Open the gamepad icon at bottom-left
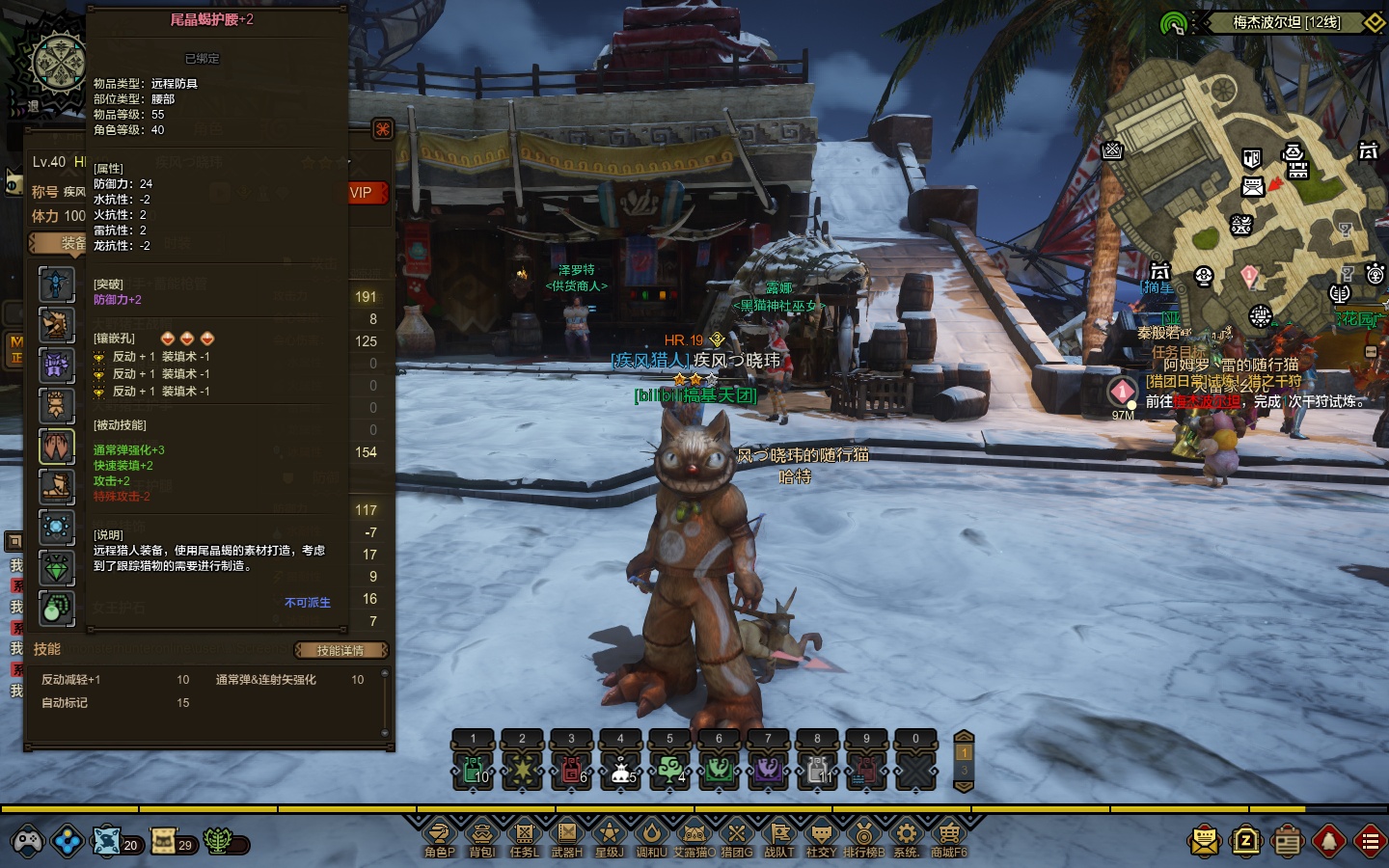 click(x=26, y=842)
